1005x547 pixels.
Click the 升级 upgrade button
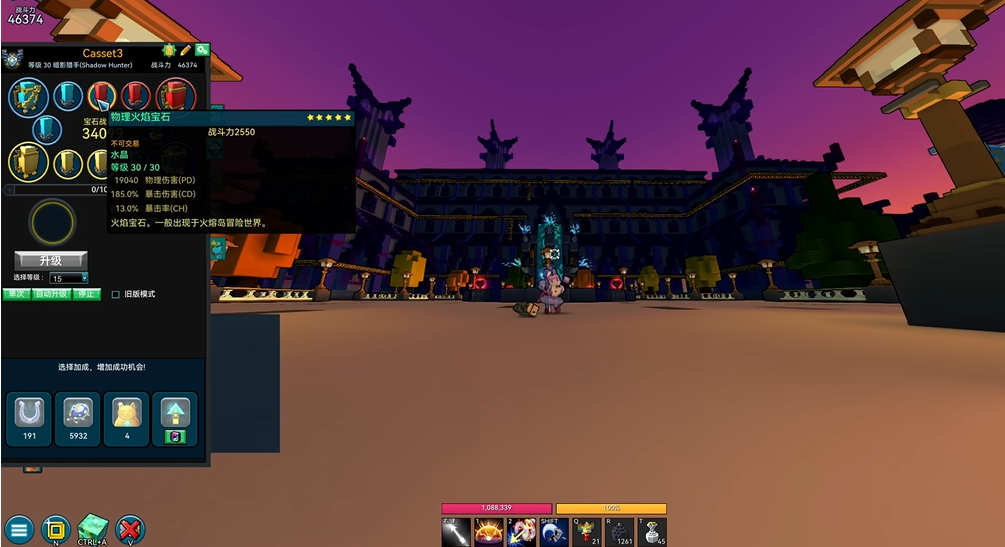50,261
